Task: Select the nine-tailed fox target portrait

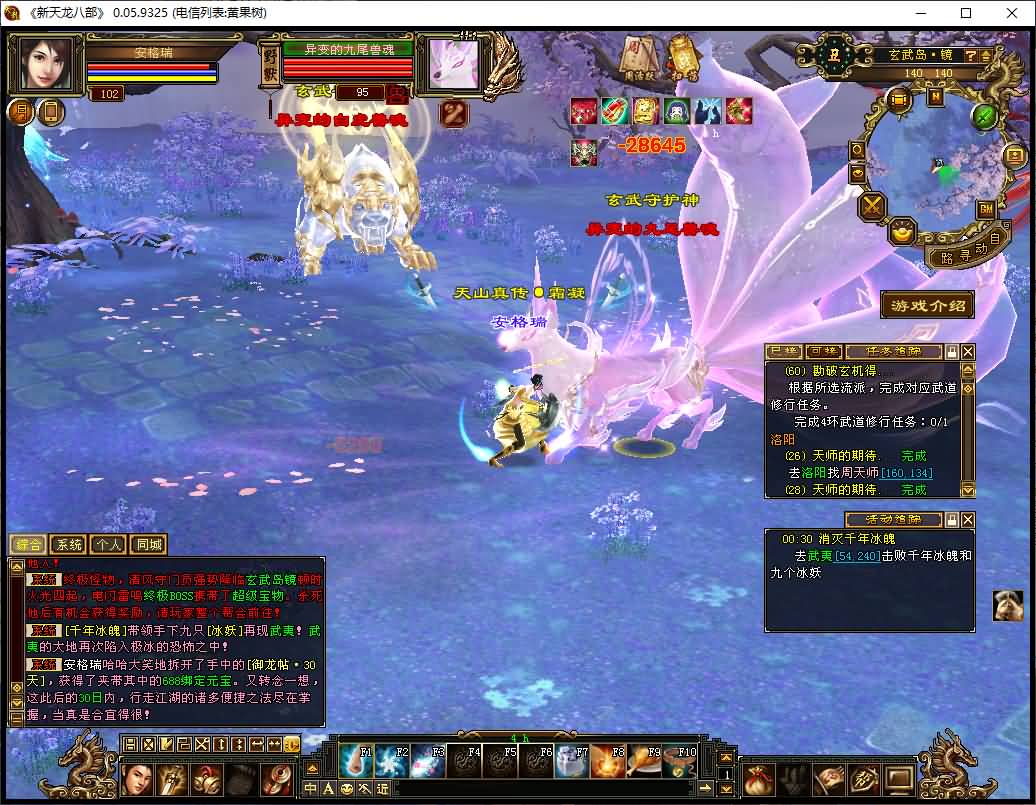Action: [447, 65]
